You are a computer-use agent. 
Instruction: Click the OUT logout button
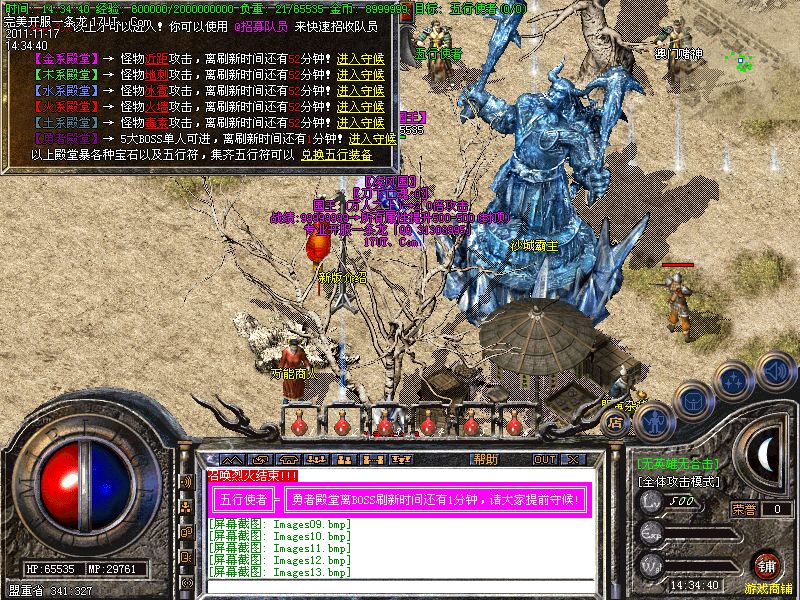pos(545,460)
